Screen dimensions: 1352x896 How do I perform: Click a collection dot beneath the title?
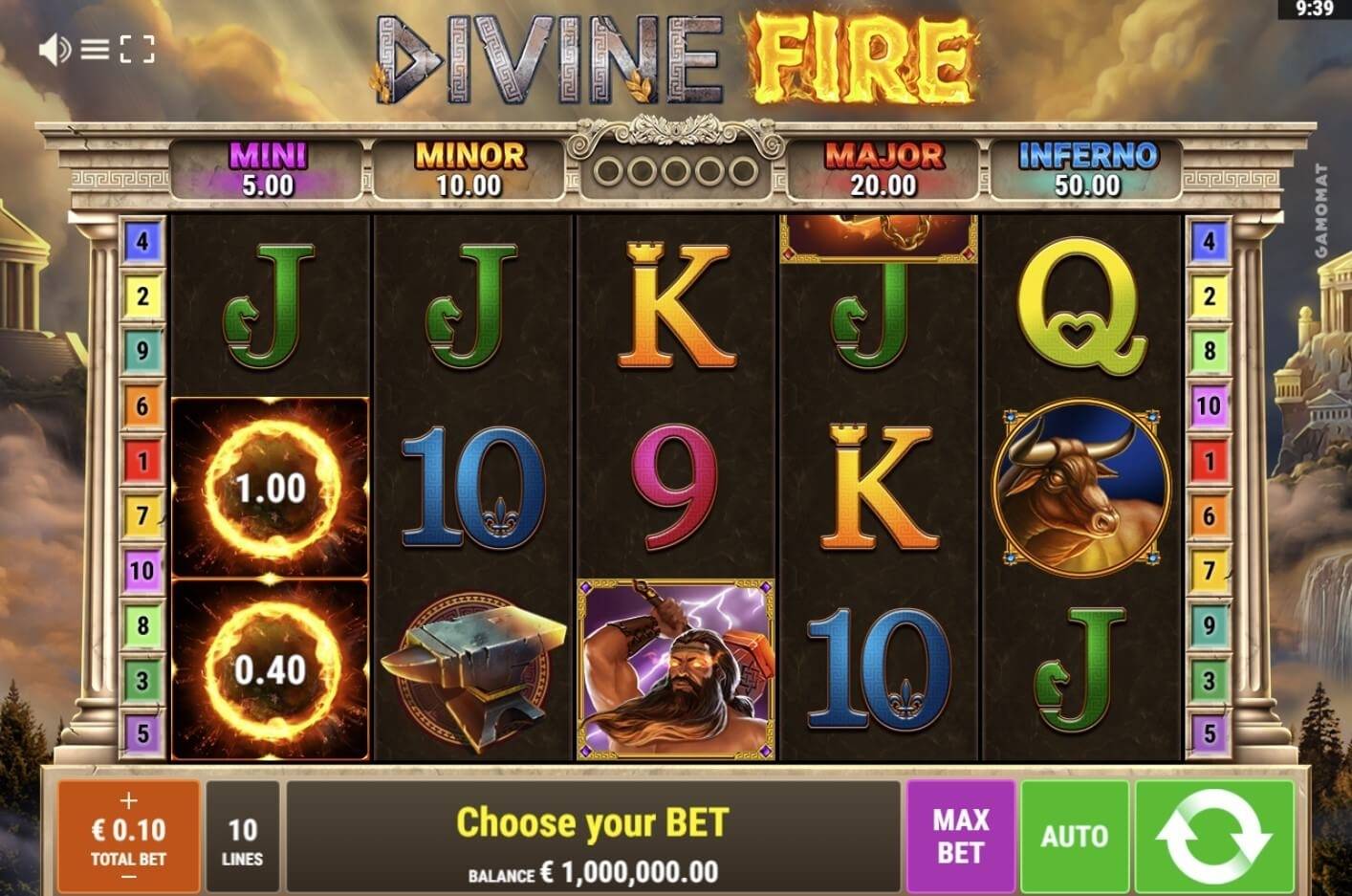675,168
